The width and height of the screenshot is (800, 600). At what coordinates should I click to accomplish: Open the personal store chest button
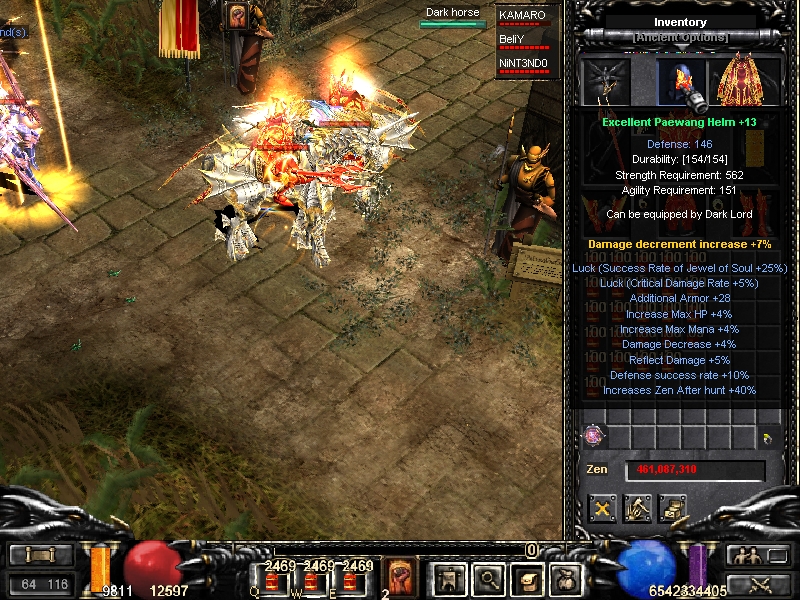pos(673,508)
